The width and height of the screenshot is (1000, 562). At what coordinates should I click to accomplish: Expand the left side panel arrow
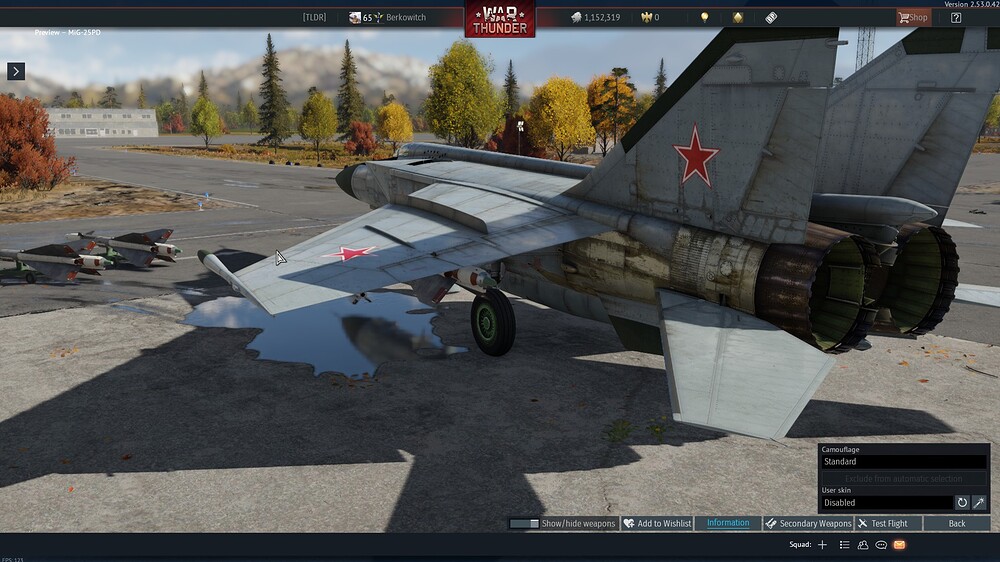point(15,71)
